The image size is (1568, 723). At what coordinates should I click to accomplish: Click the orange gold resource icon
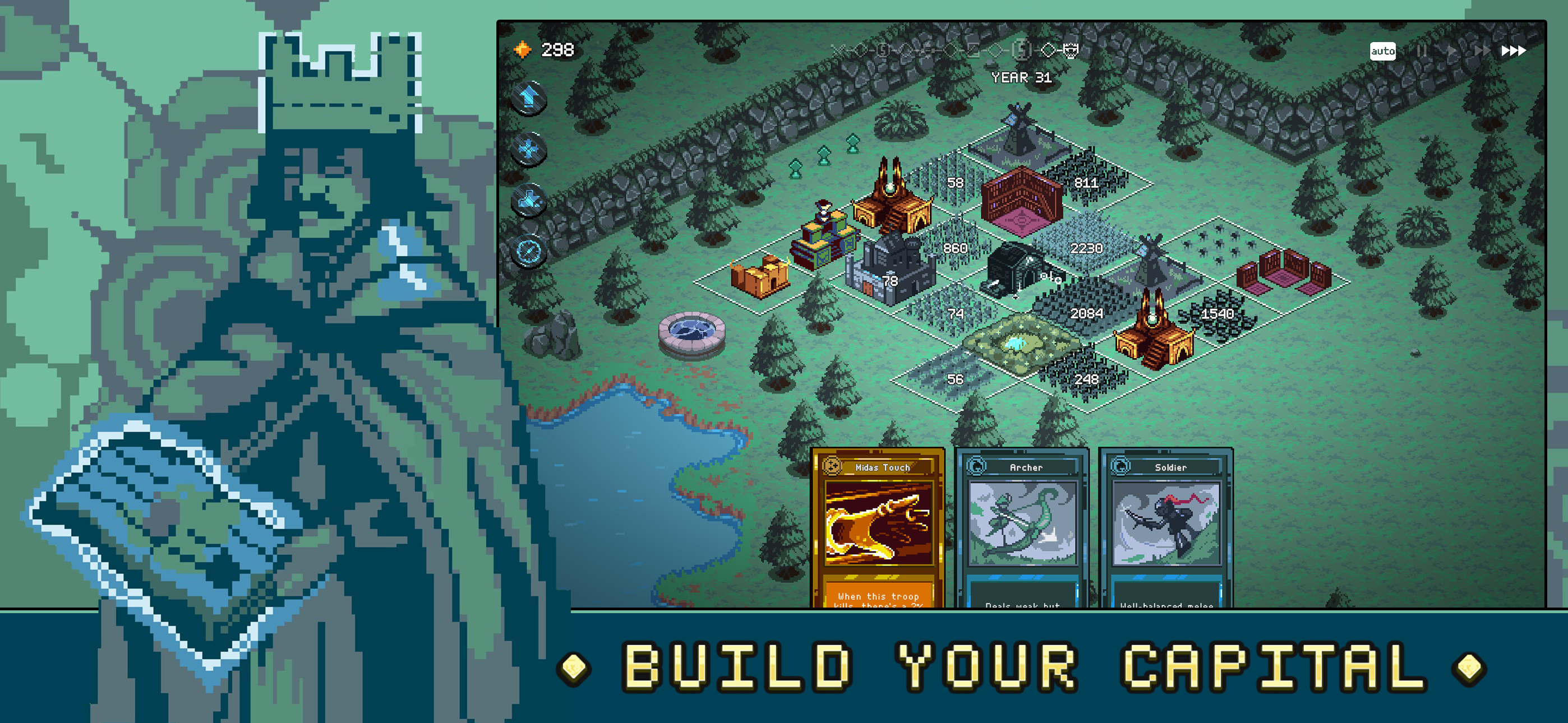point(523,49)
